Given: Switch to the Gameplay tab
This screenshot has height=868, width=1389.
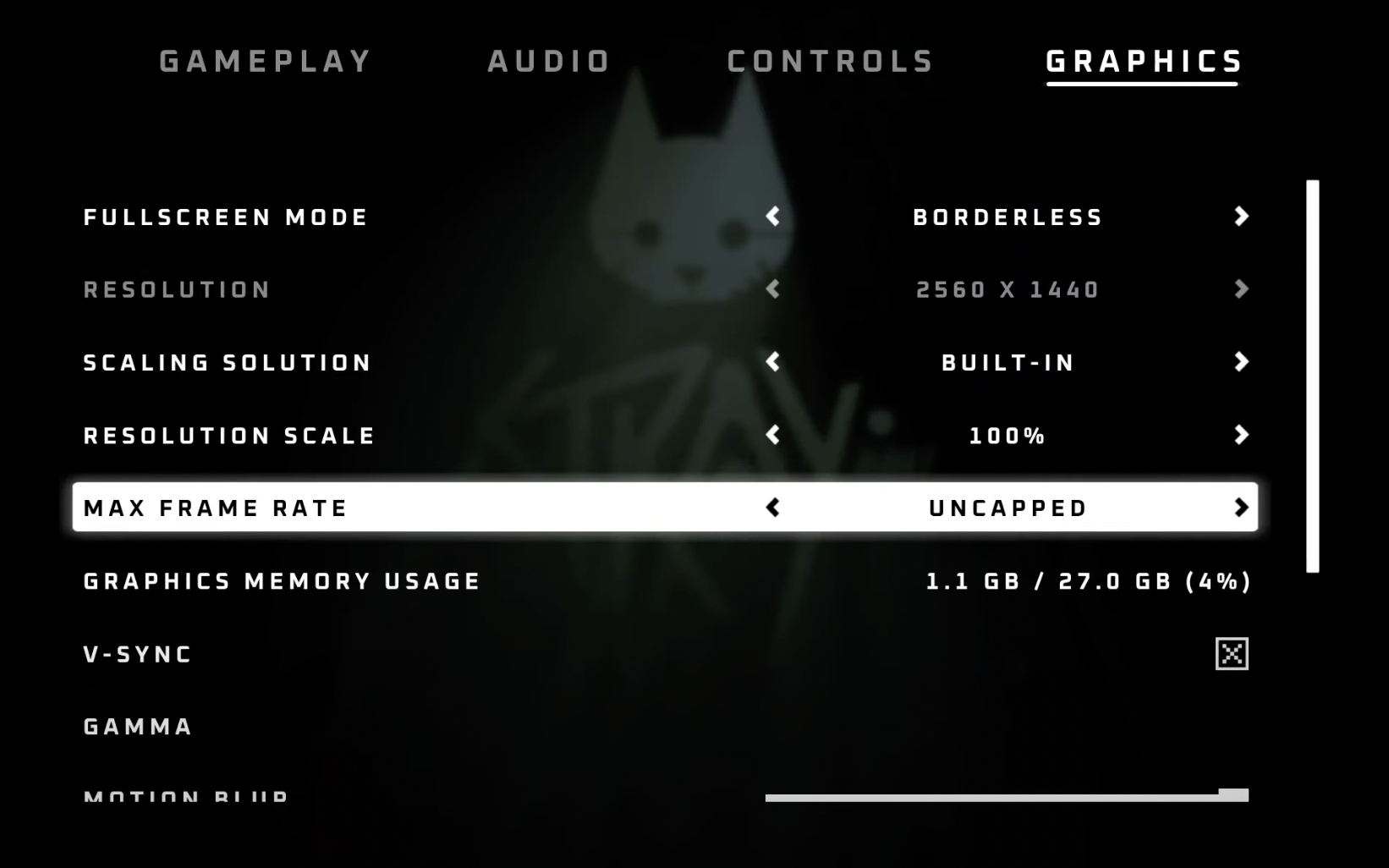Looking at the screenshot, I should coord(266,62).
